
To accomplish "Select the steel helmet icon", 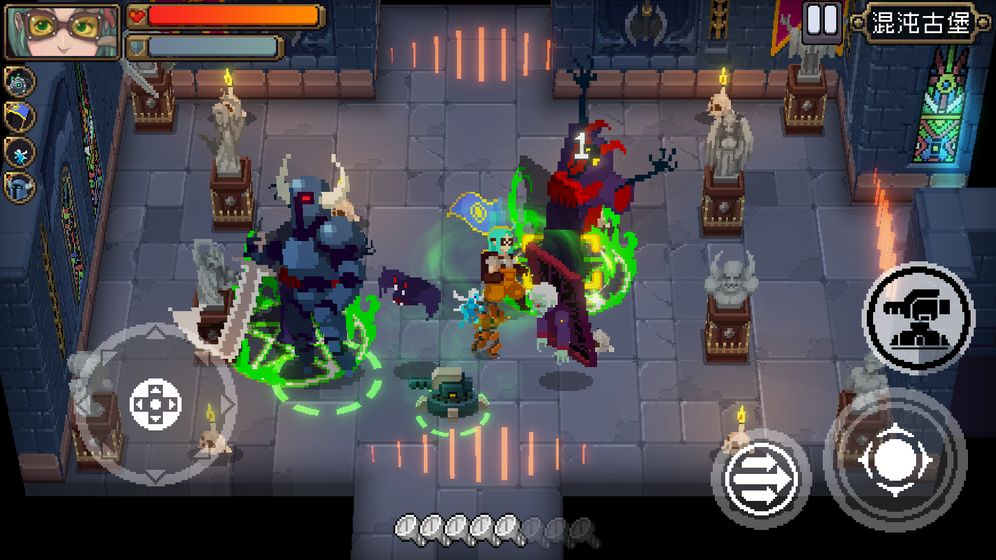I will 19,187.
